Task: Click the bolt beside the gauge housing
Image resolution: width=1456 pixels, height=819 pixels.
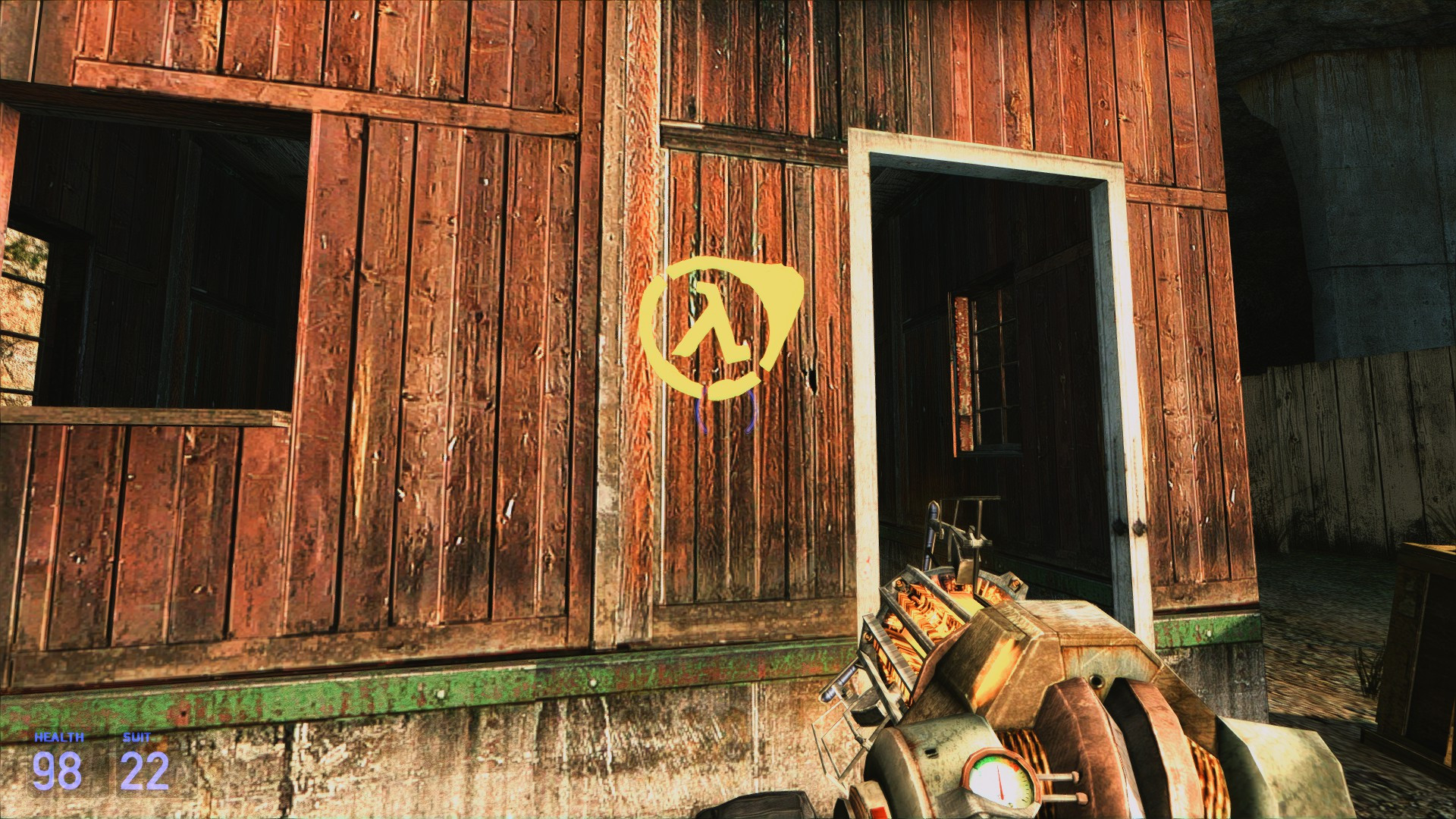Action: 1076,775
